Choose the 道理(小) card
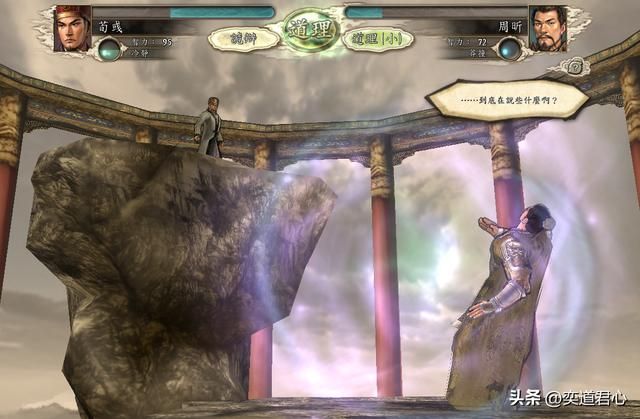 pos(377,39)
